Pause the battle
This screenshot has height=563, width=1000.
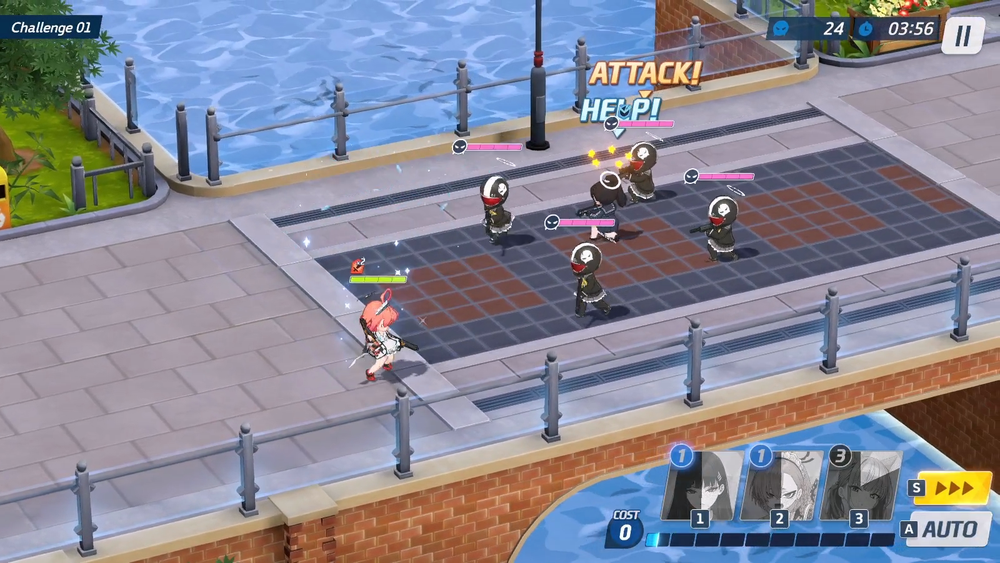(962, 36)
